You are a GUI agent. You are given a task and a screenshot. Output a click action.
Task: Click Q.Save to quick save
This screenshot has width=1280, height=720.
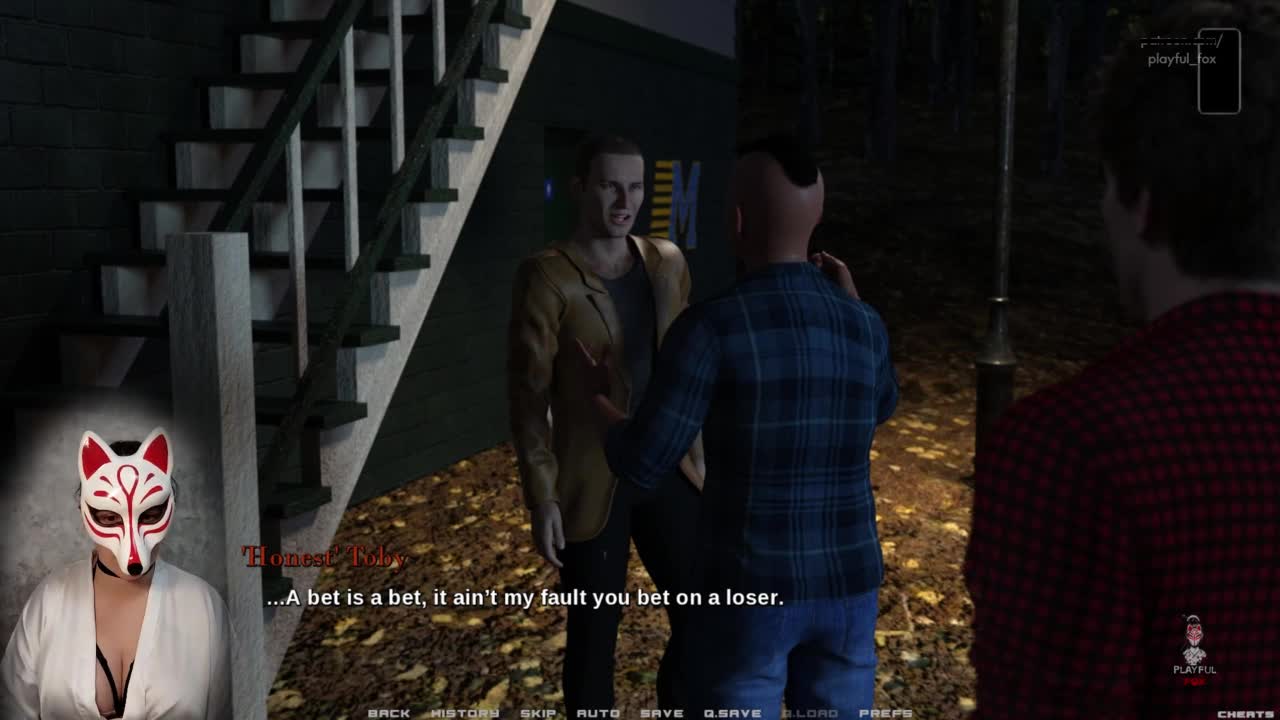click(733, 713)
